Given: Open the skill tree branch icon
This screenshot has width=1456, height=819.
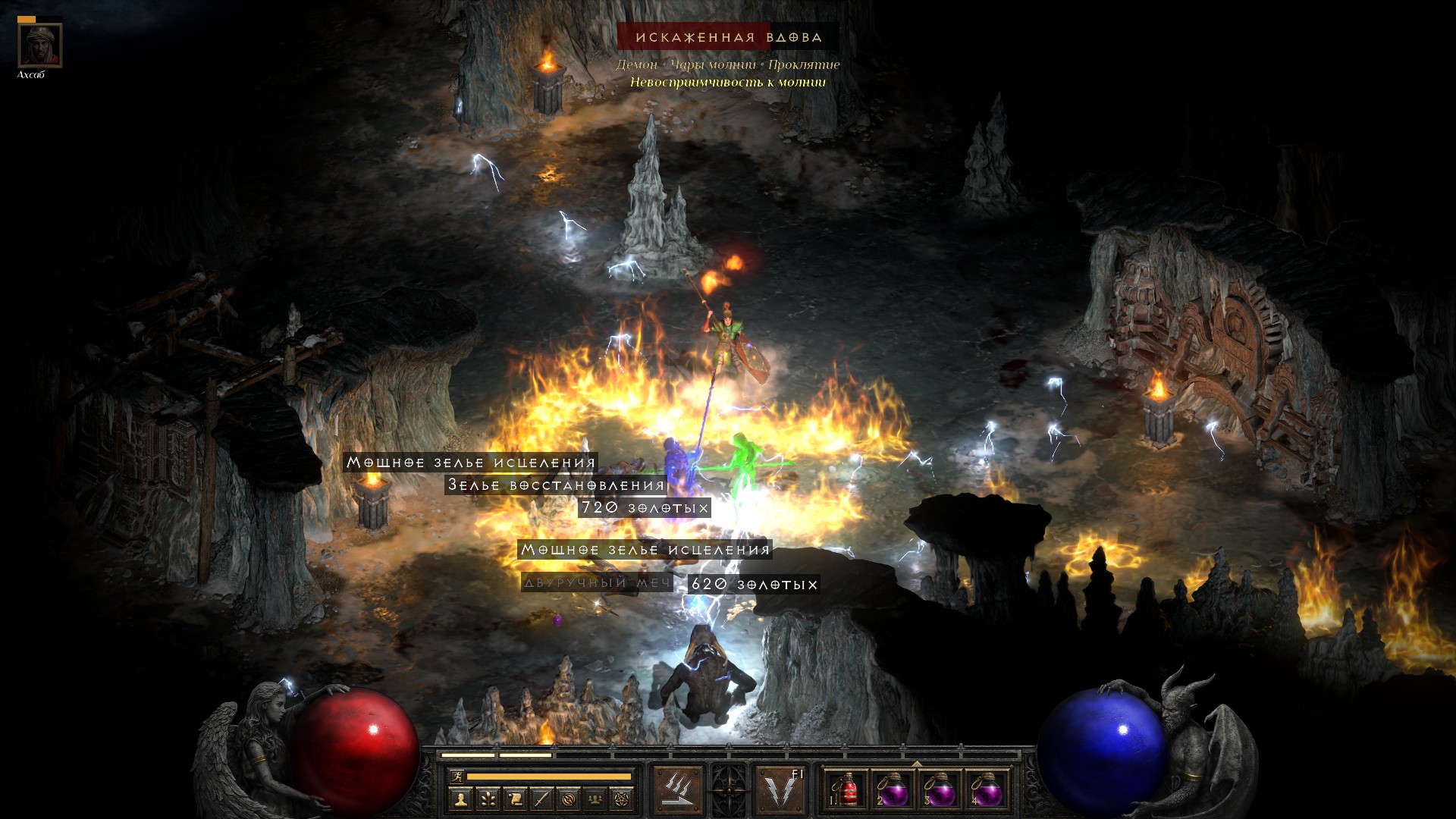Looking at the screenshot, I should click(x=487, y=799).
